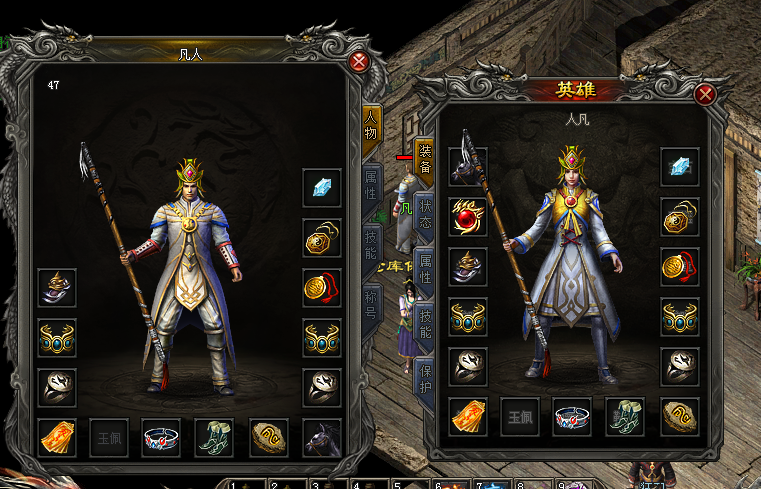Switch to the 人物 tab
Viewport: 761px width, 489px height.
click(x=371, y=127)
